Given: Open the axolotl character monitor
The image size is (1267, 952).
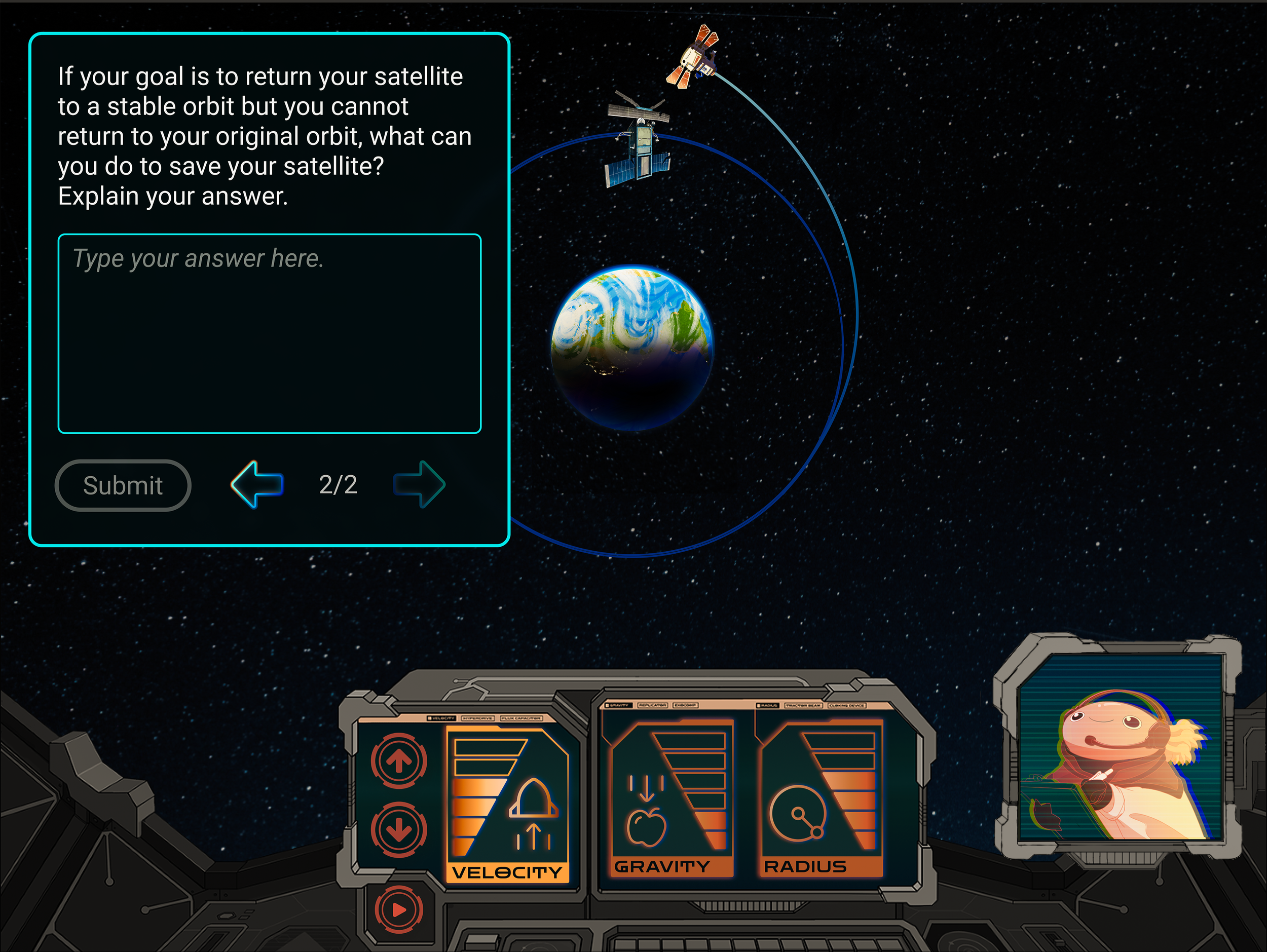Looking at the screenshot, I should pyautogui.click(x=1120, y=747).
